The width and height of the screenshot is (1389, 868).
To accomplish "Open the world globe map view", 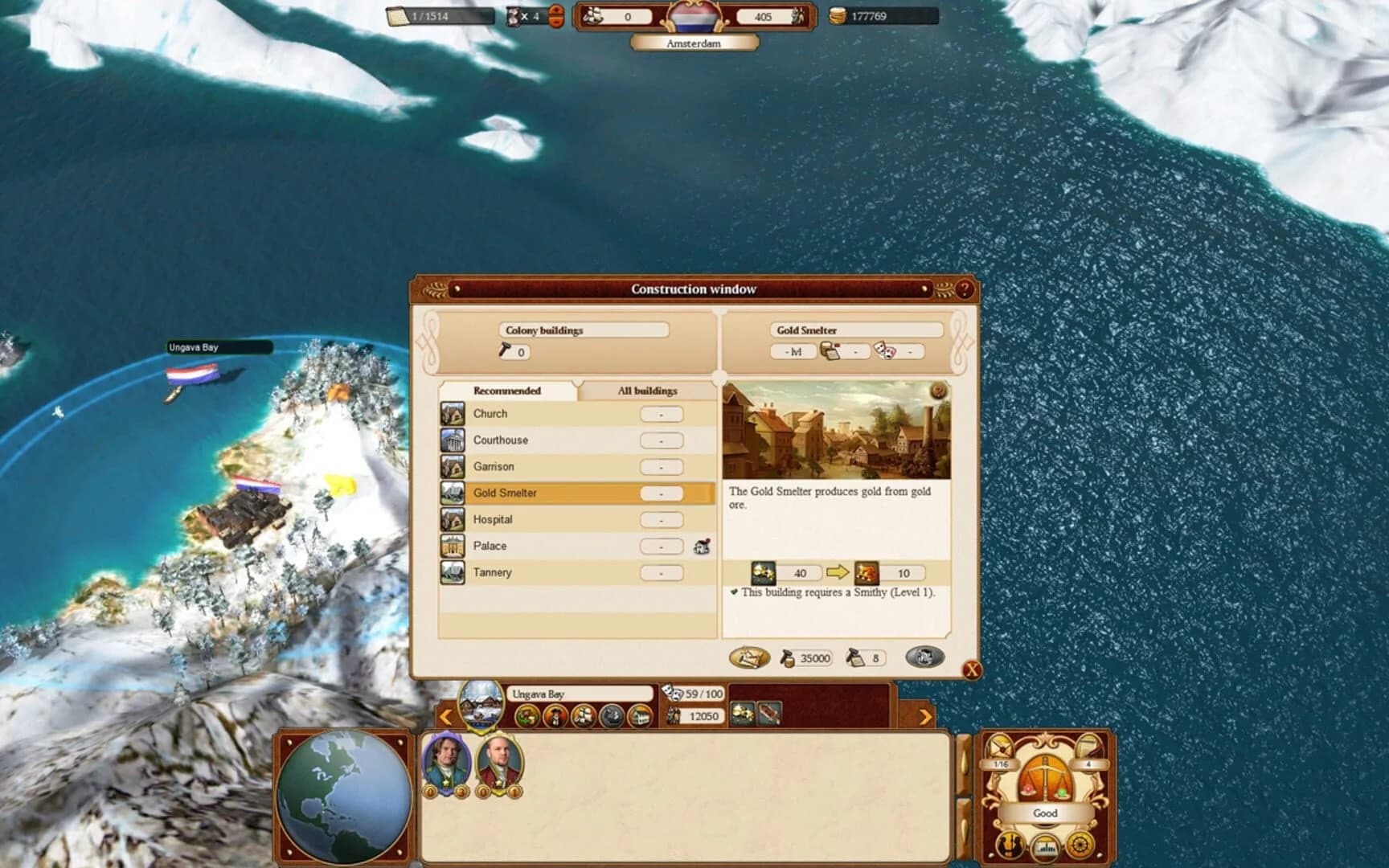I will [x=344, y=796].
